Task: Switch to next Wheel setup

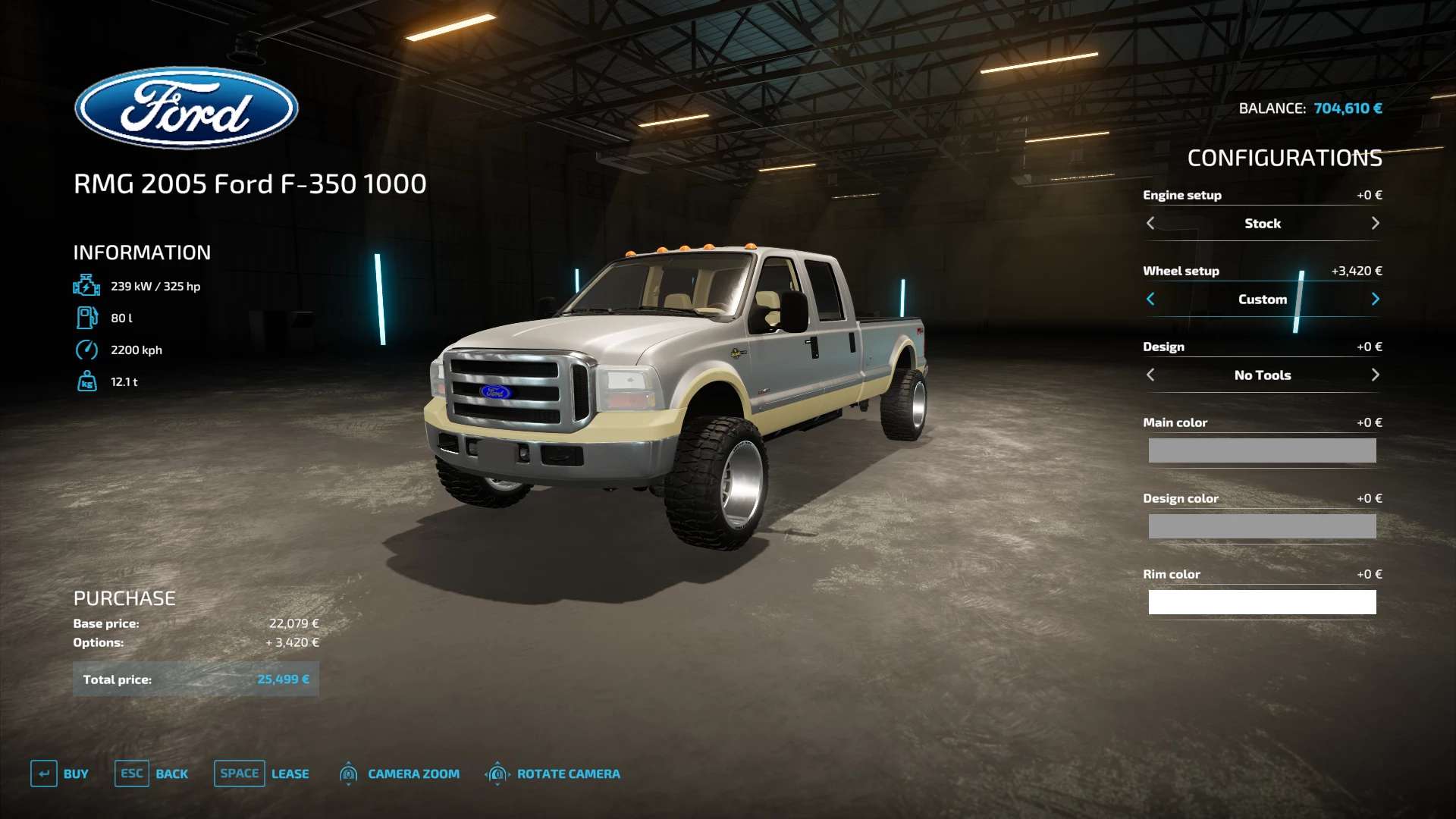Action: (x=1375, y=299)
